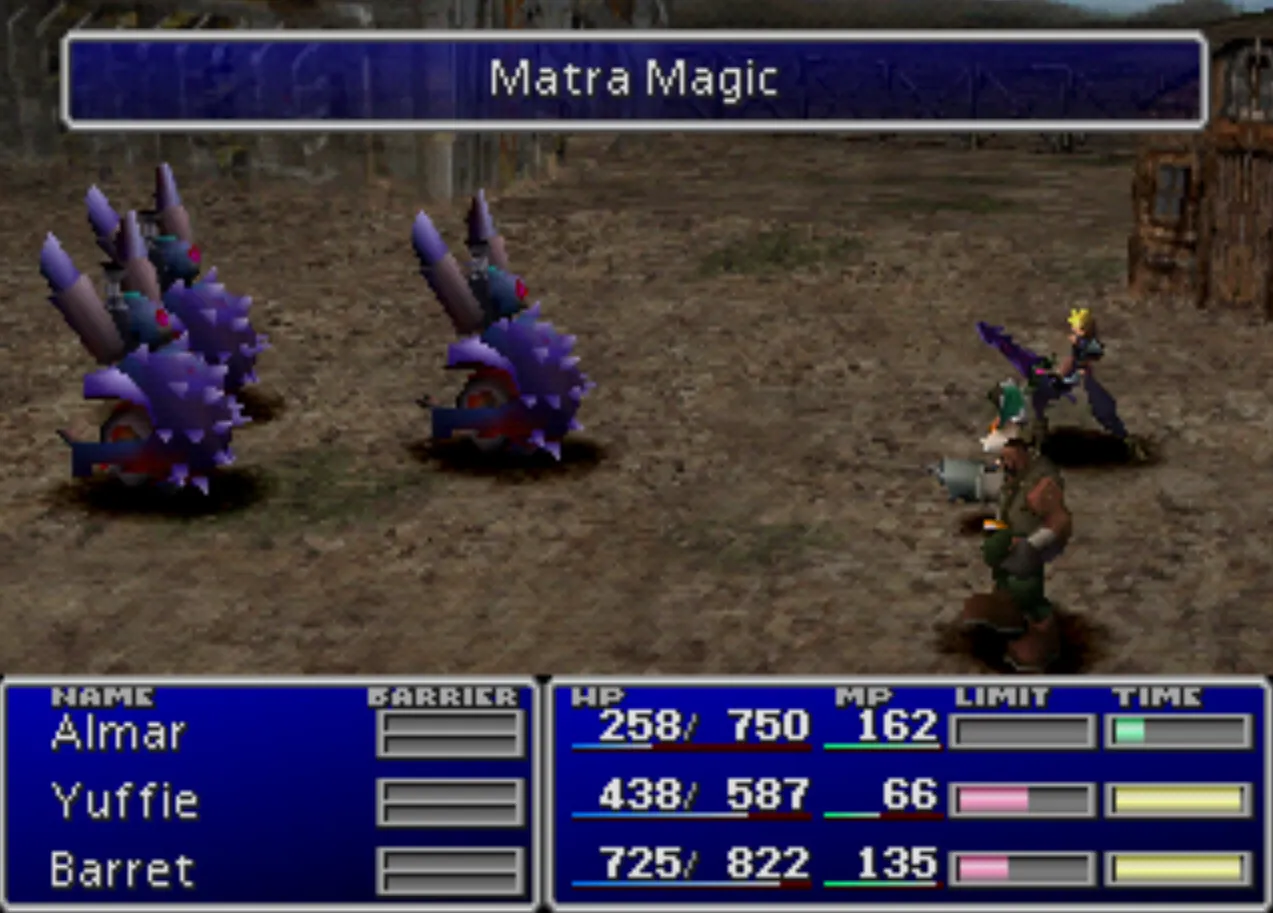This screenshot has height=913, width=1273.
Task: Choose Yuffie's name in the party panel
Action: tap(124, 801)
